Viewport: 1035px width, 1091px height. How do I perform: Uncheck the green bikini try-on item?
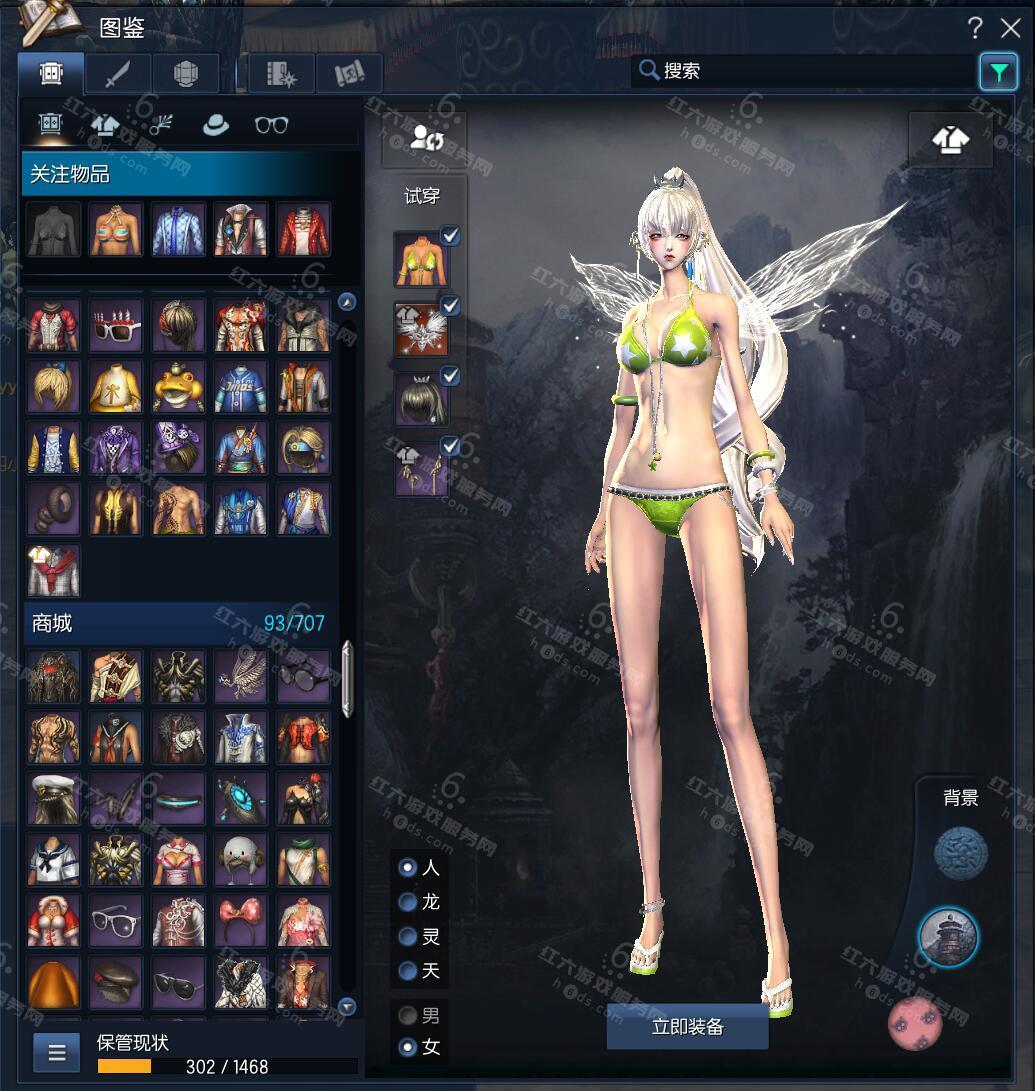pyautogui.click(x=451, y=235)
